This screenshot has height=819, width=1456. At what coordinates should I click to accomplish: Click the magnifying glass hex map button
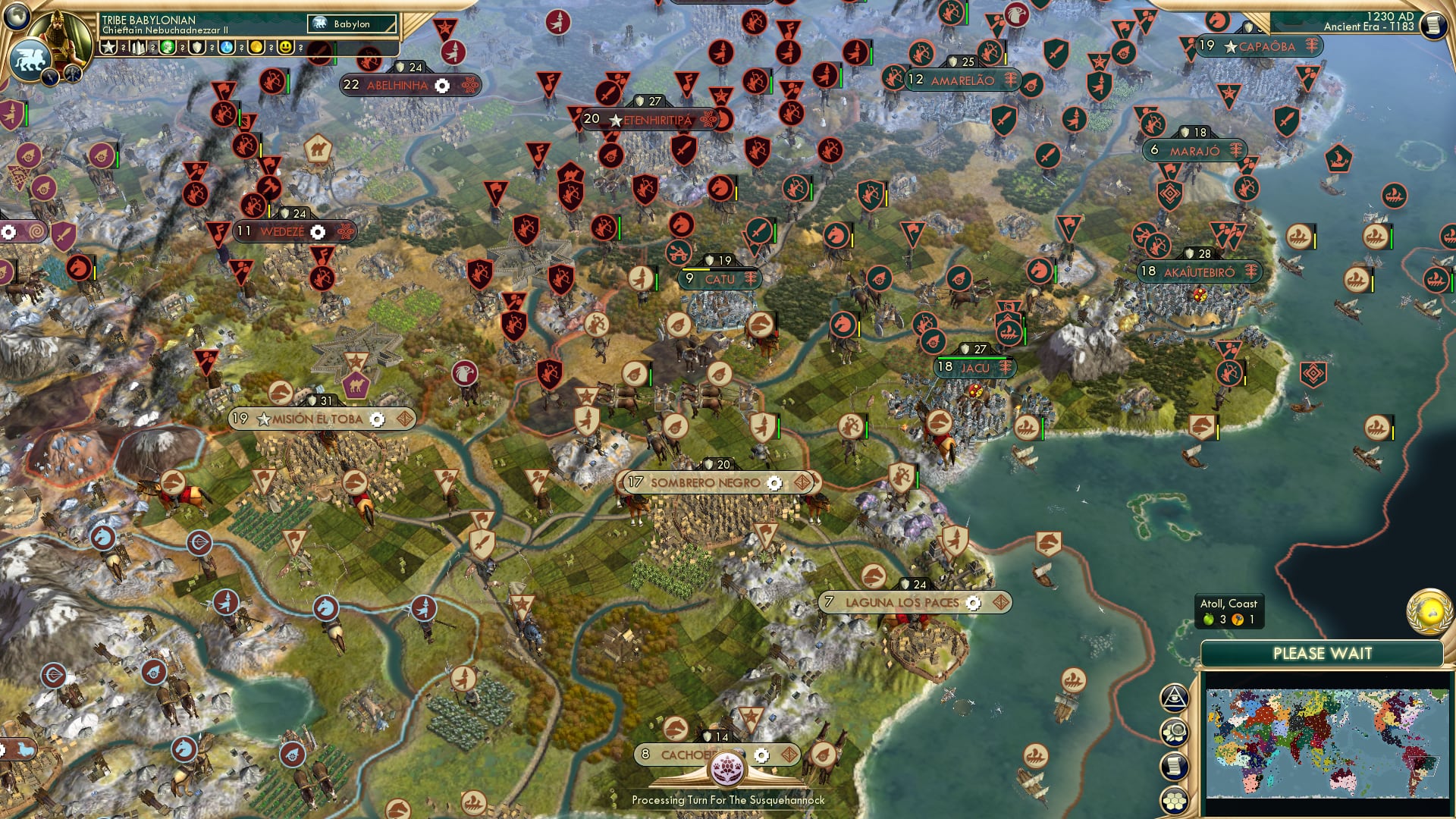point(1174,733)
